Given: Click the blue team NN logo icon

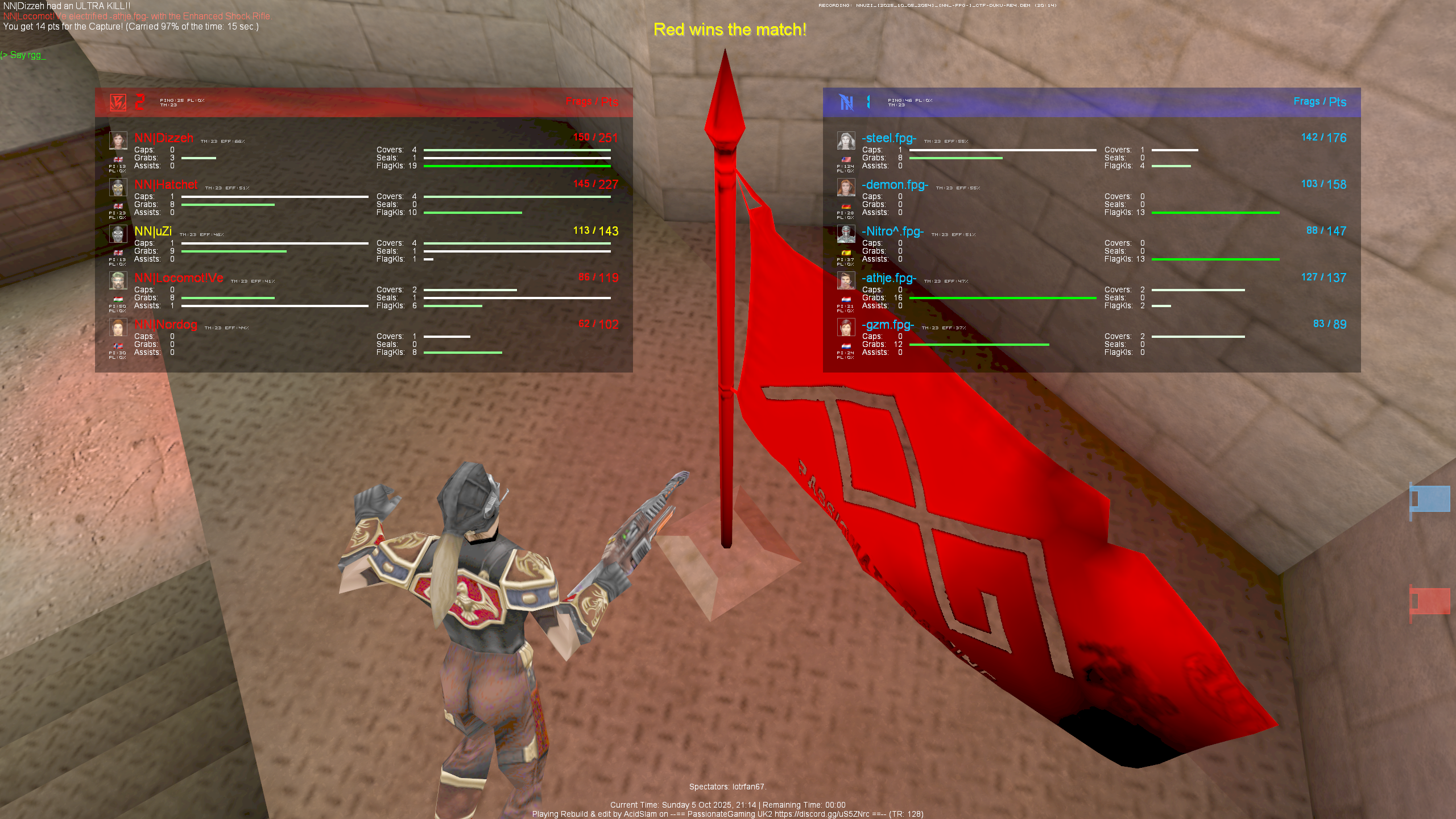Looking at the screenshot, I should click(x=846, y=102).
